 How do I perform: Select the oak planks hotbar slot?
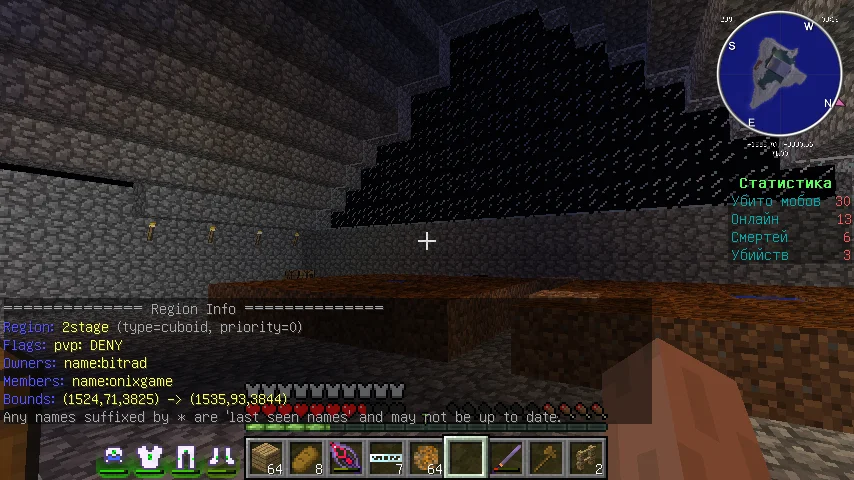pyautogui.click(x=266, y=458)
